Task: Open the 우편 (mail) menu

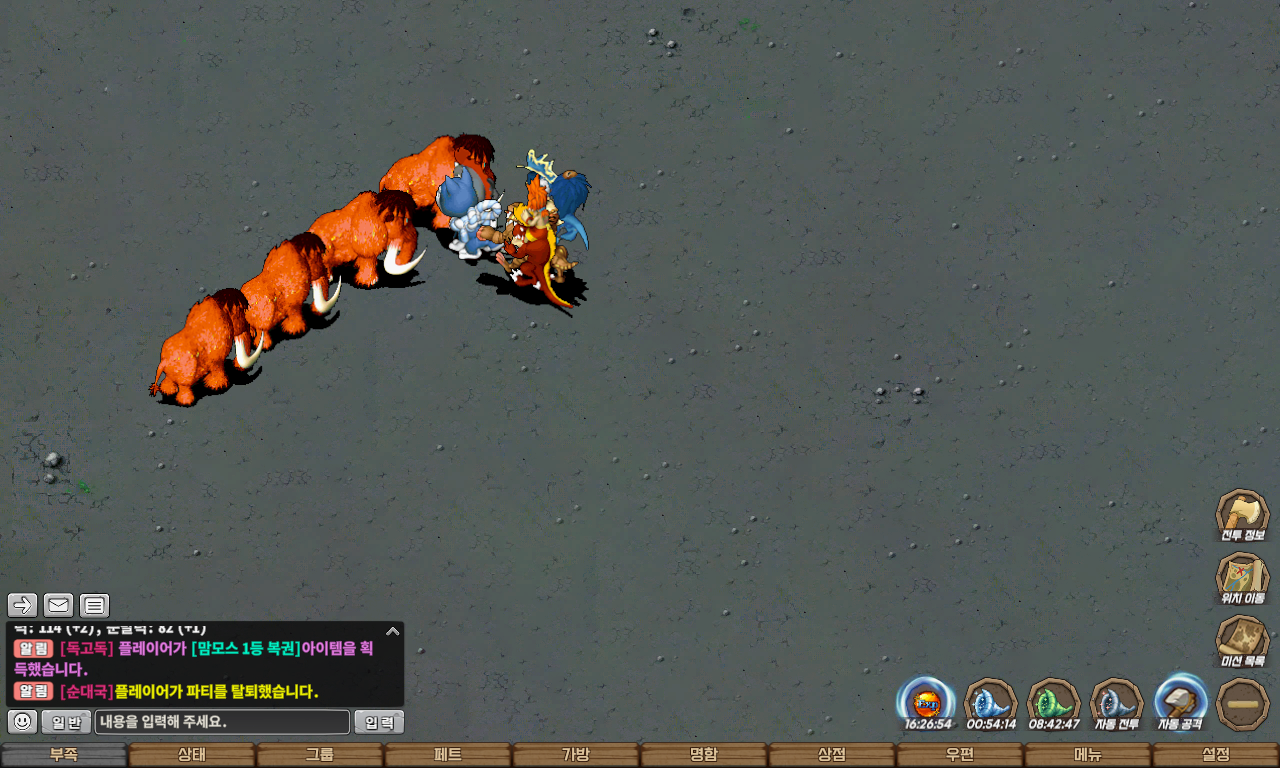Action: [x=959, y=755]
